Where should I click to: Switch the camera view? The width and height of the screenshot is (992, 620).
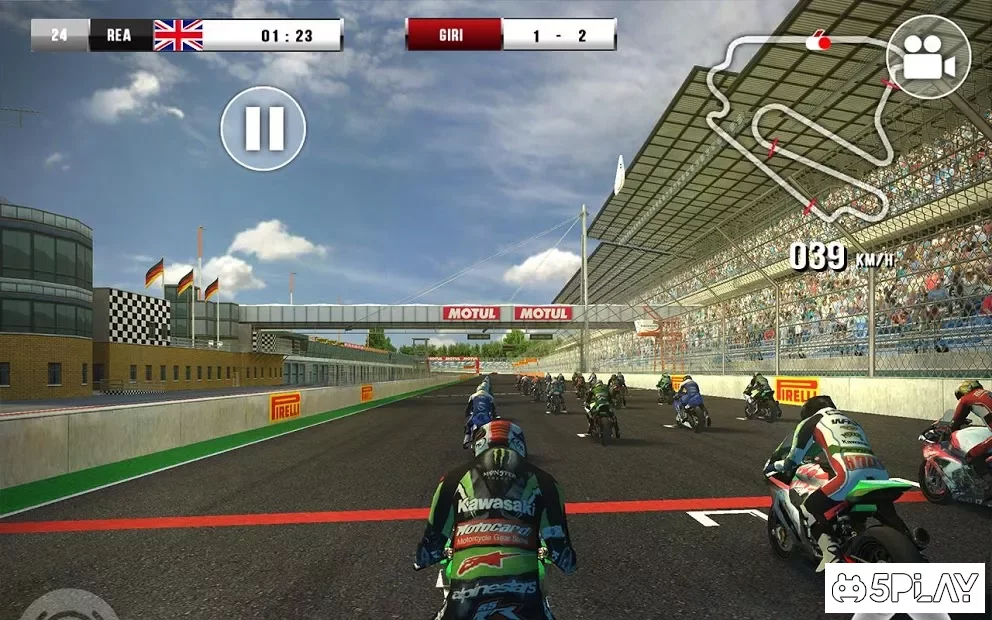click(928, 57)
